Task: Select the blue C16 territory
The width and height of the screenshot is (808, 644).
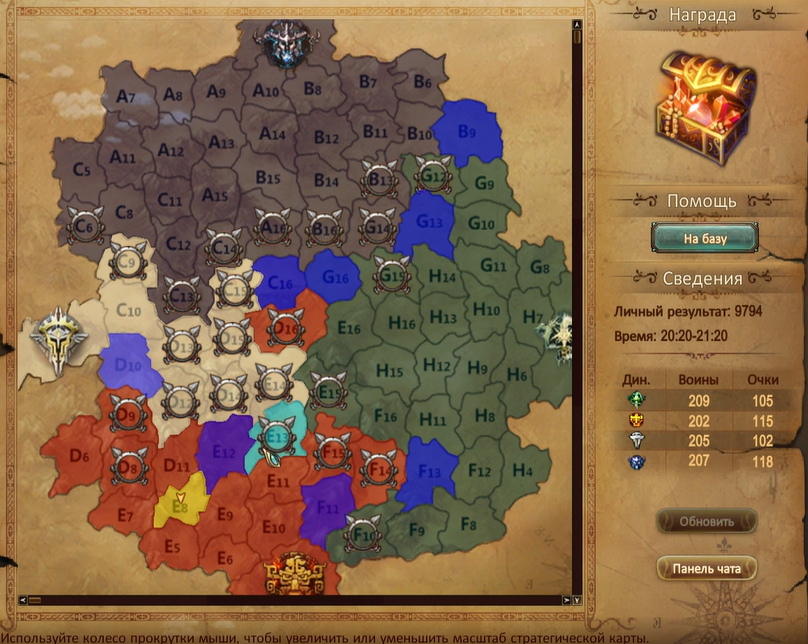Action: [279, 283]
